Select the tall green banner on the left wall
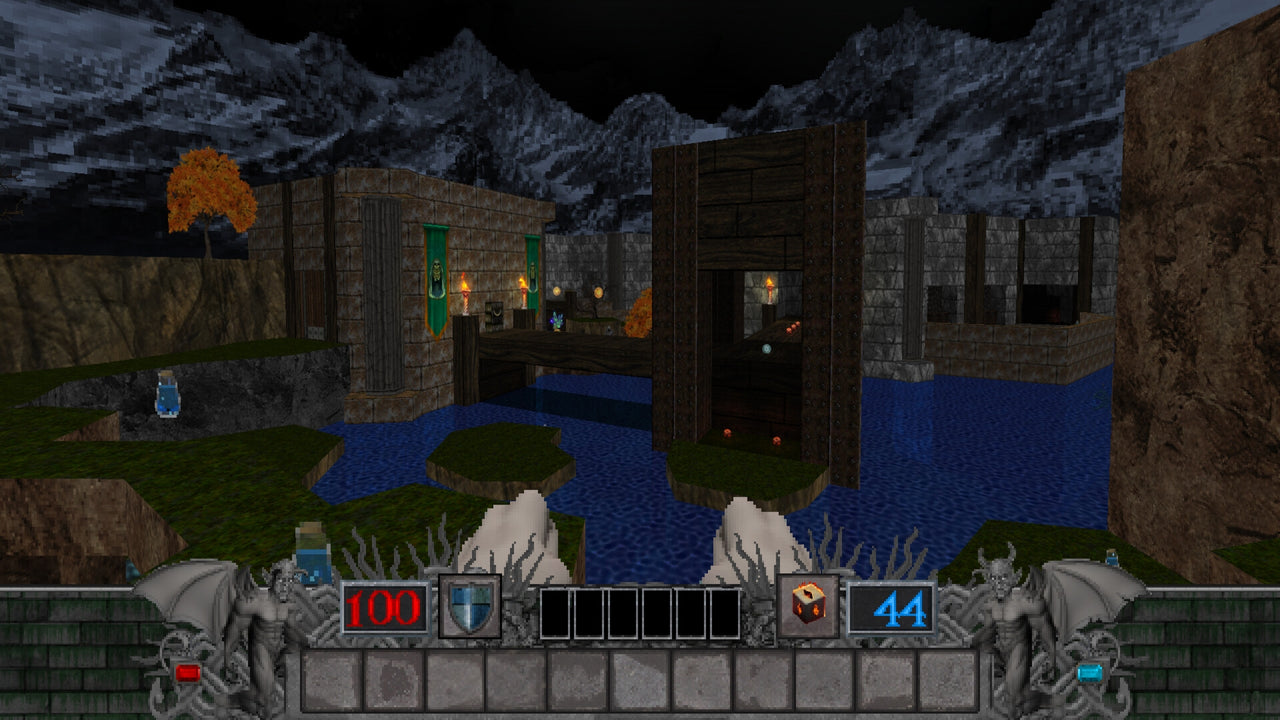The width and height of the screenshot is (1280, 720). [434, 279]
